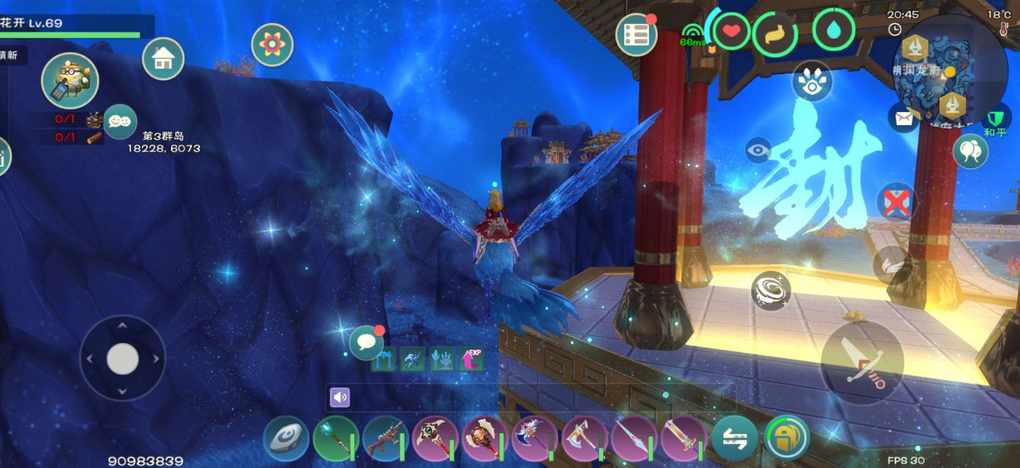Open the two-faces social button
The height and width of the screenshot is (468, 1020).
[x=120, y=121]
